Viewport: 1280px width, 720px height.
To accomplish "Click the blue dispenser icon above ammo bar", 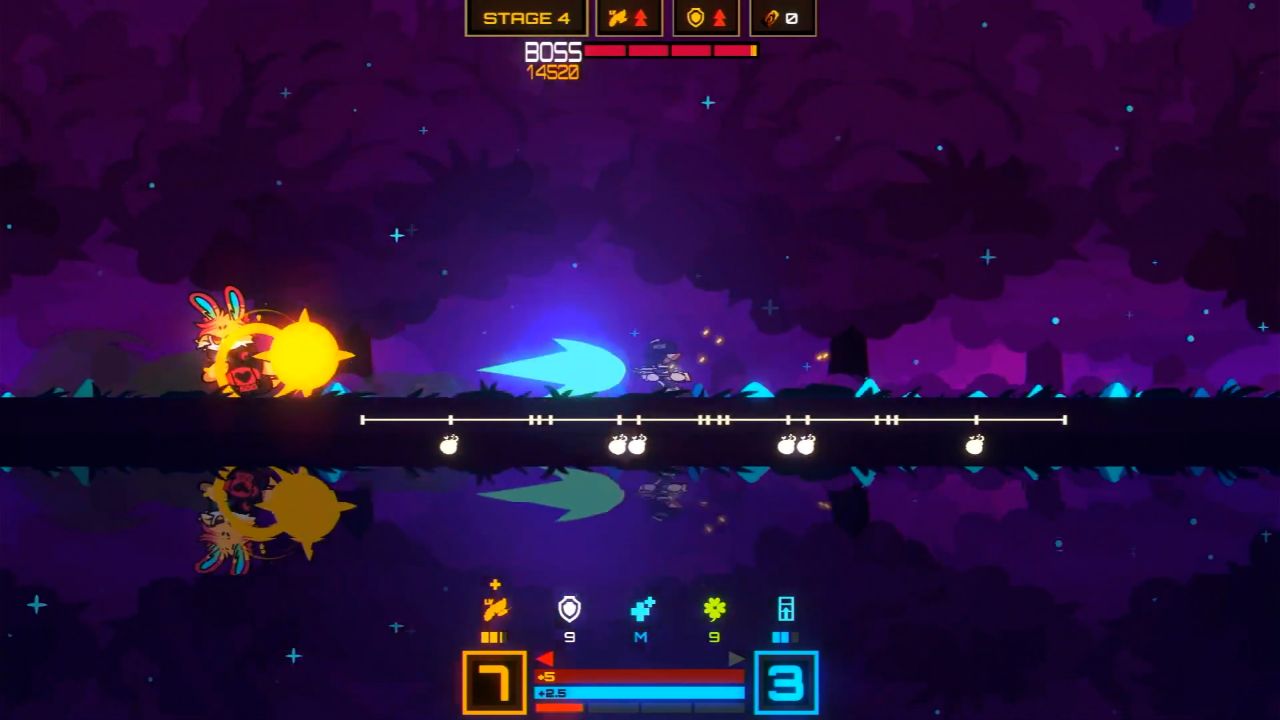I will (x=784, y=610).
